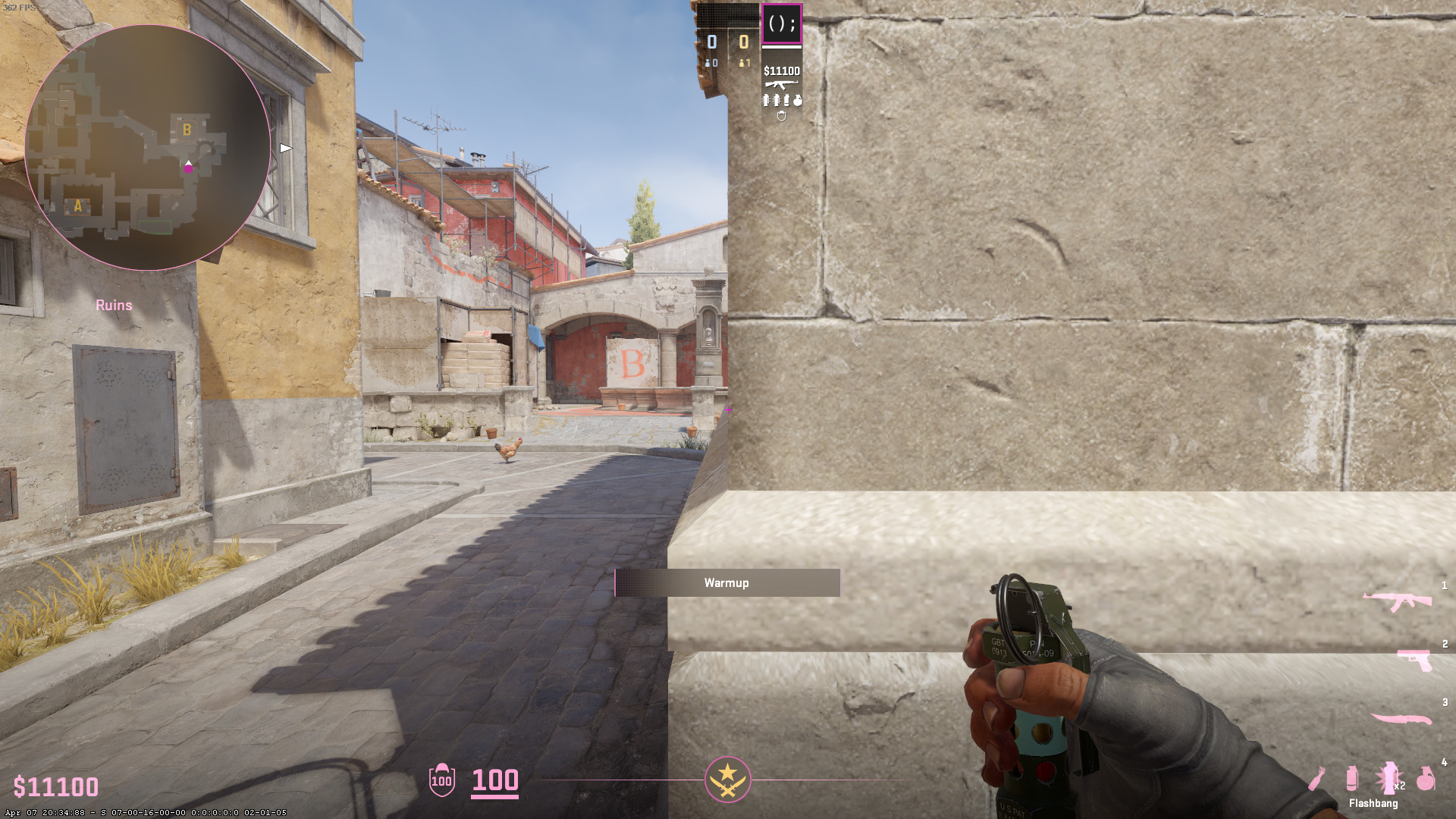Pick the smoke grenade icon
Image resolution: width=1456 pixels, height=819 pixels.
coord(1351,778)
